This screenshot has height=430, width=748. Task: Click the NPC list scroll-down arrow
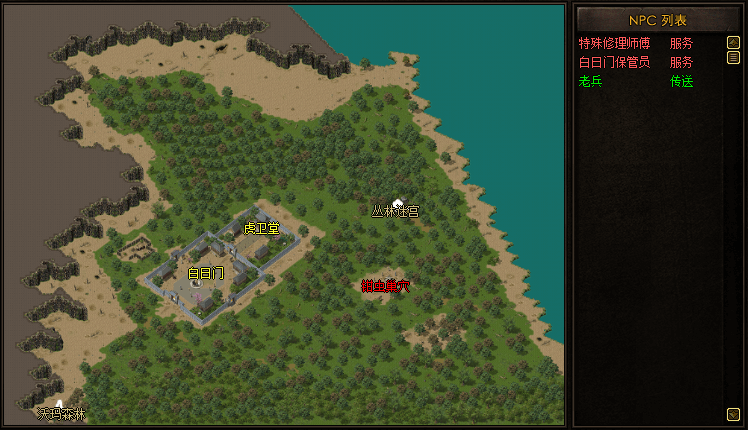pyautogui.click(x=732, y=413)
